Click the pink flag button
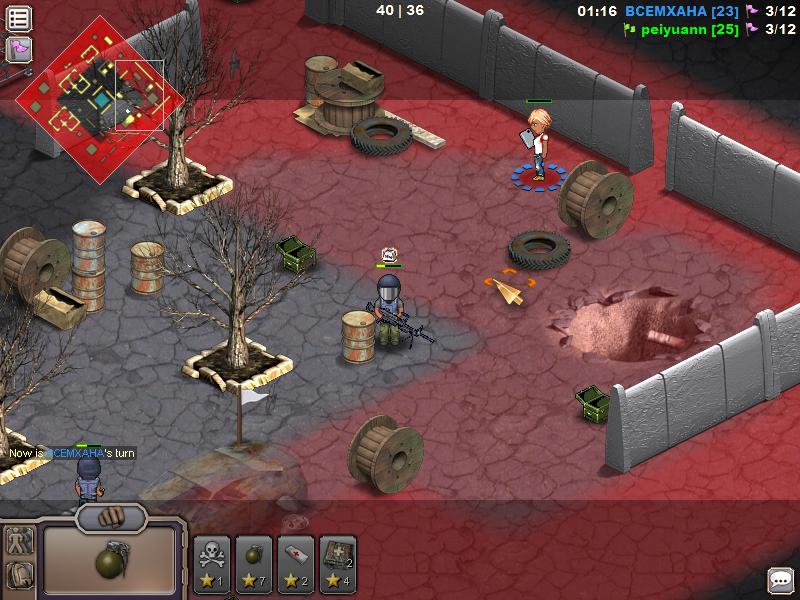The height and width of the screenshot is (600, 800). point(19,49)
